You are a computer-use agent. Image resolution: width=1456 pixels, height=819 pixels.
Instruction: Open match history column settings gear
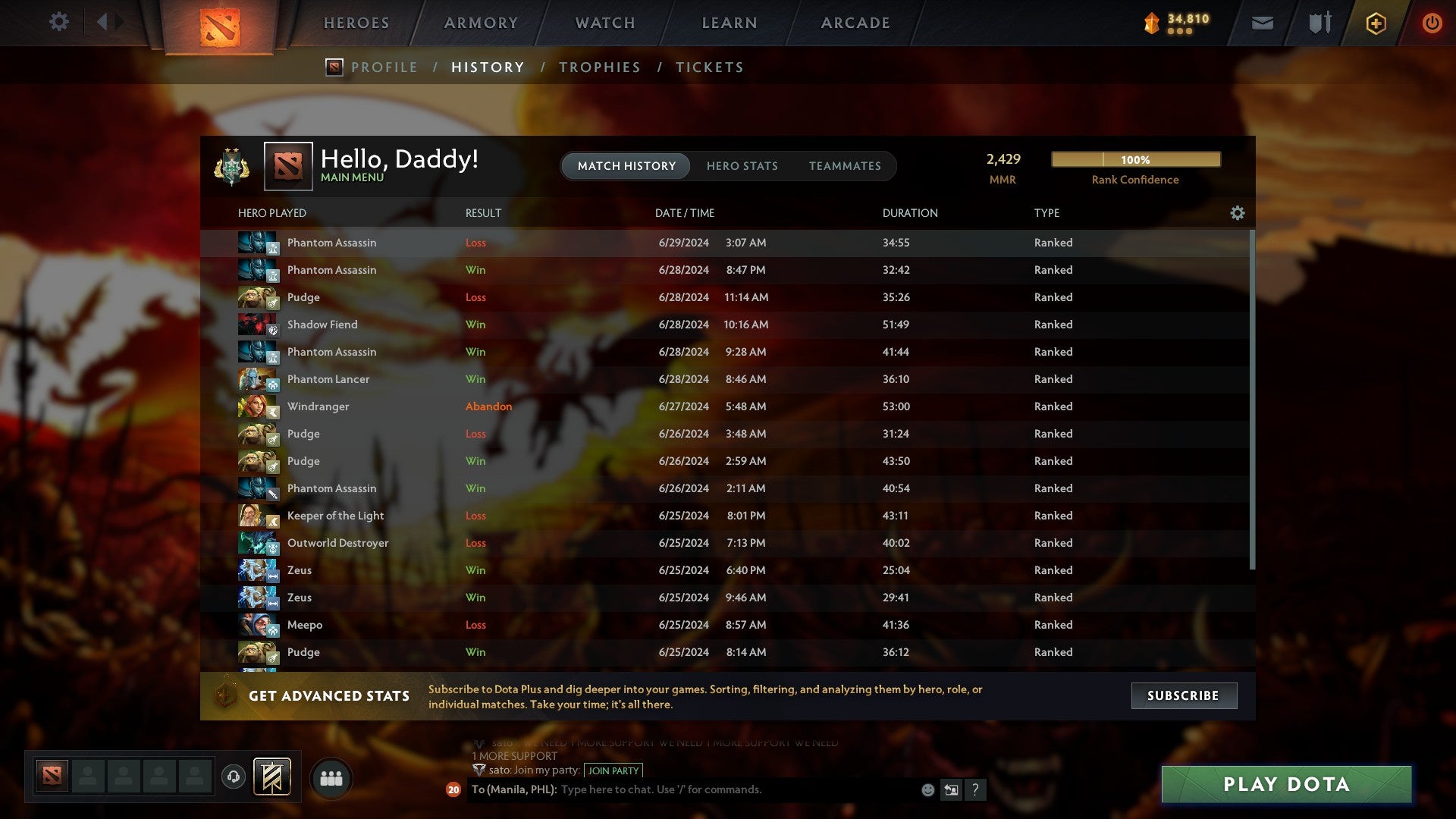click(x=1238, y=213)
